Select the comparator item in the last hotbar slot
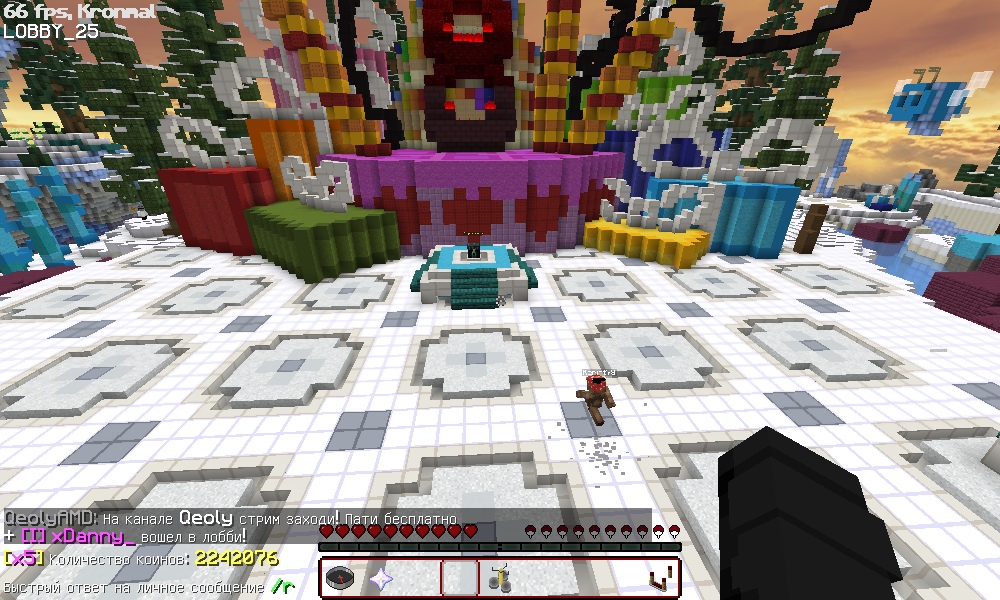Image resolution: width=1000 pixels, height=600 pixels. pos(659,578)
